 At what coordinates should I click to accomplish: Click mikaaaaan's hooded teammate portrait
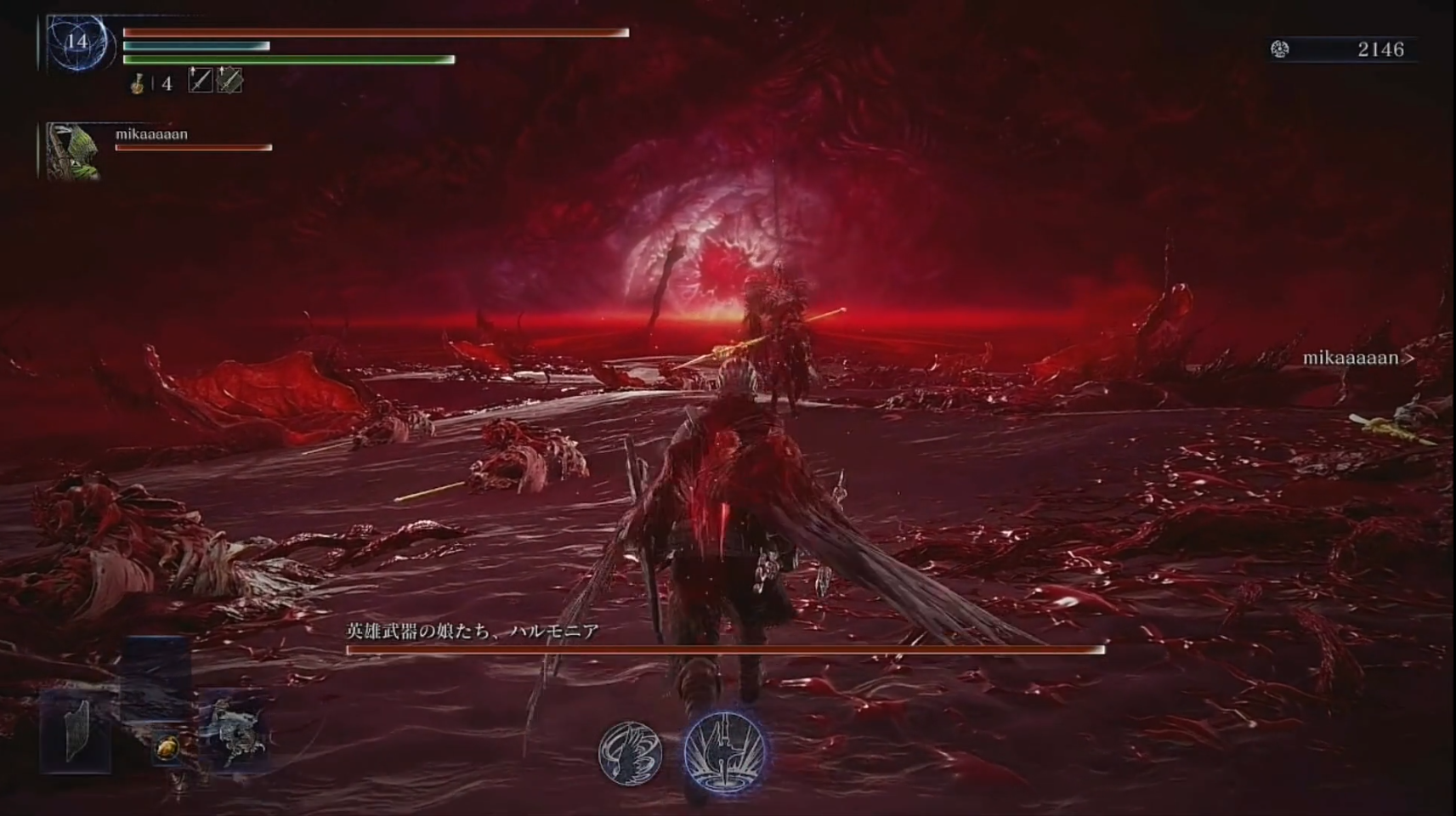point(73,151)
